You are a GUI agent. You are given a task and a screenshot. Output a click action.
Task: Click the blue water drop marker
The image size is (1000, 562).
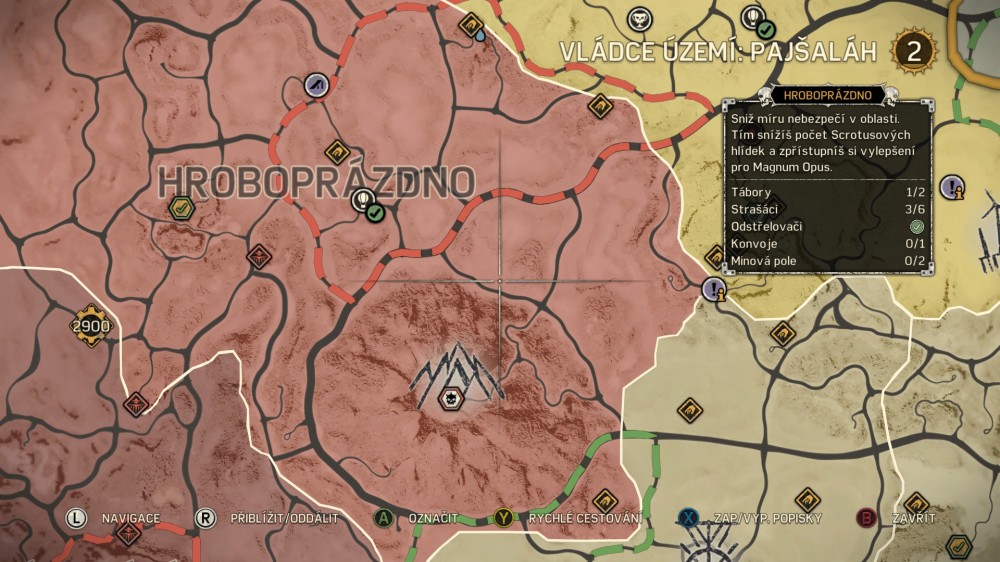pos(481,35)
